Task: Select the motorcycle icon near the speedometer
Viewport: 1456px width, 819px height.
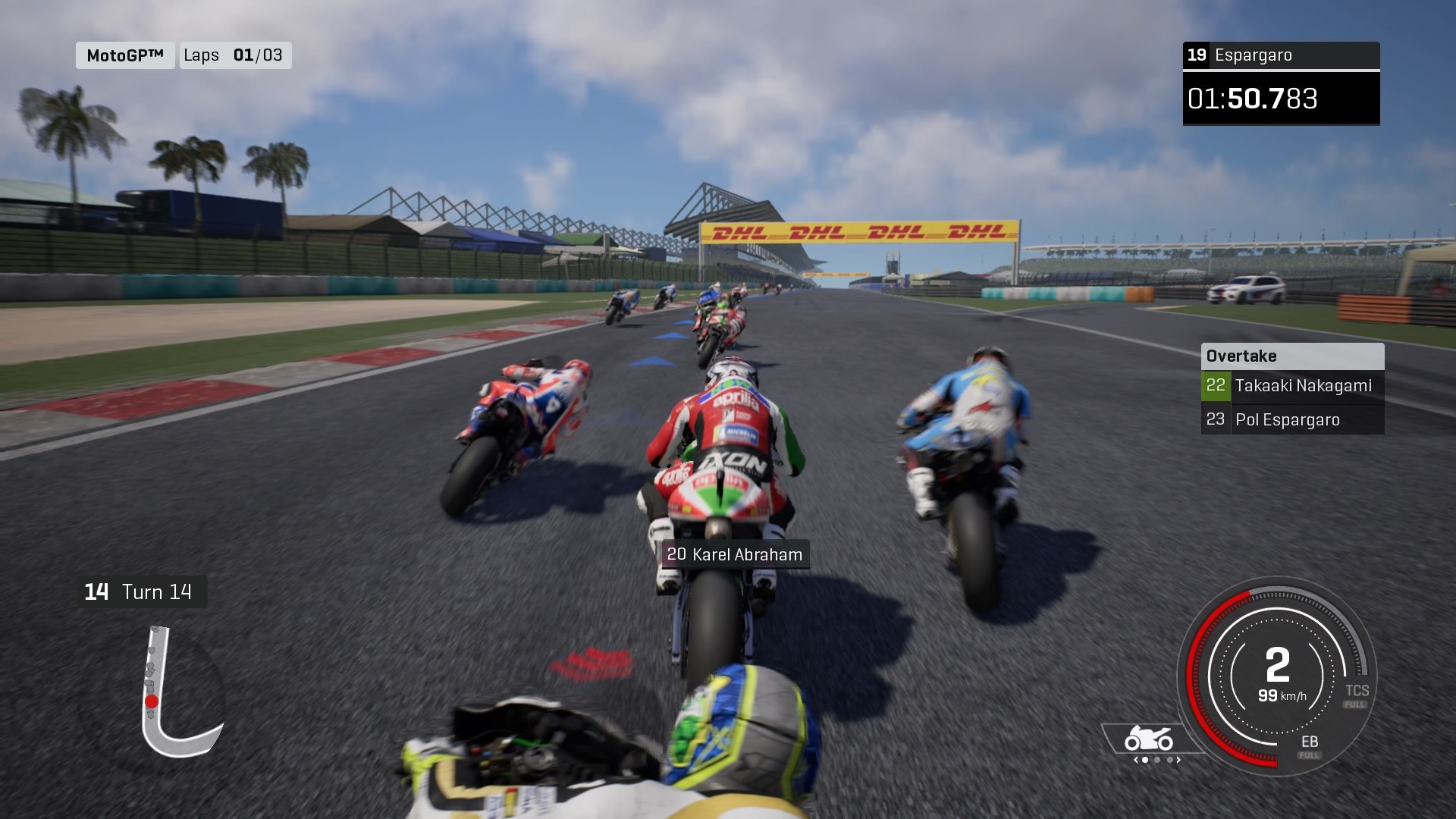Action: click(1148, 736)
